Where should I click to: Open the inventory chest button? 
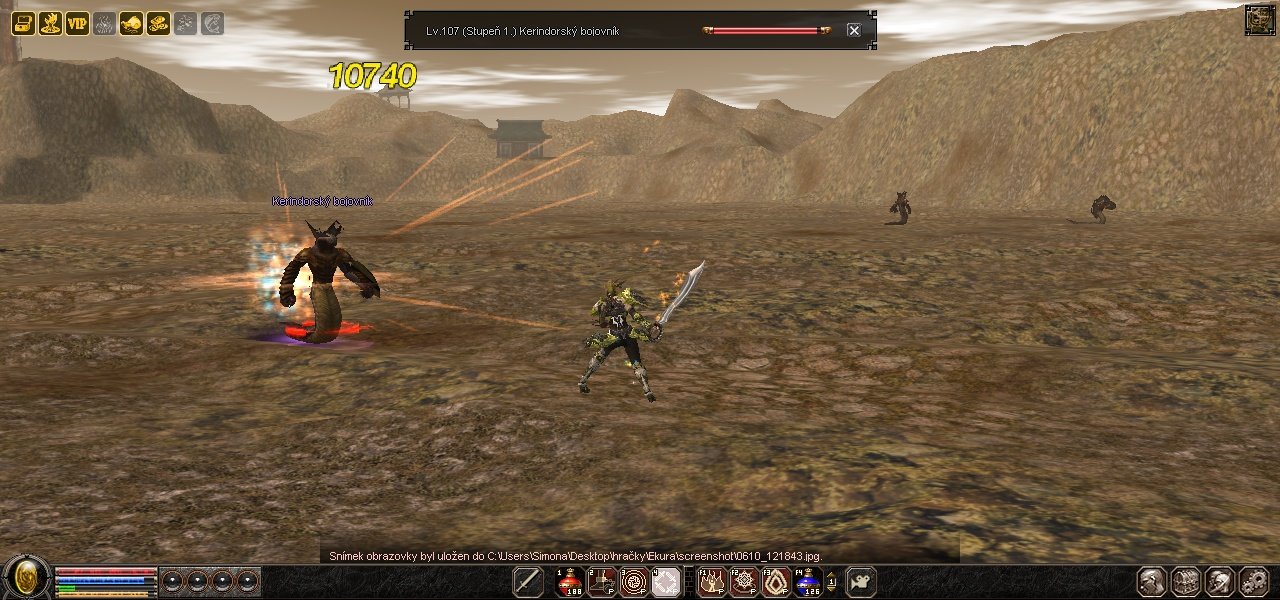tap(1186, 581)
